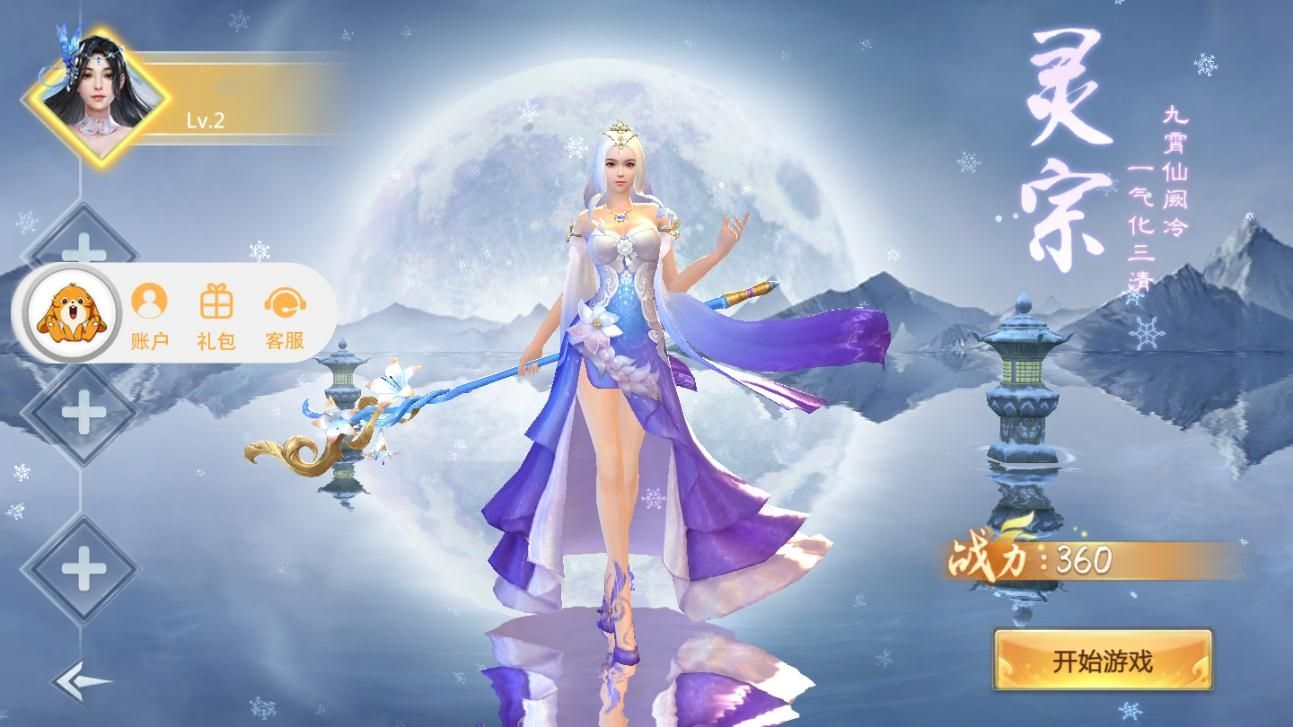Open the 账户 account menu

point(149,314)
